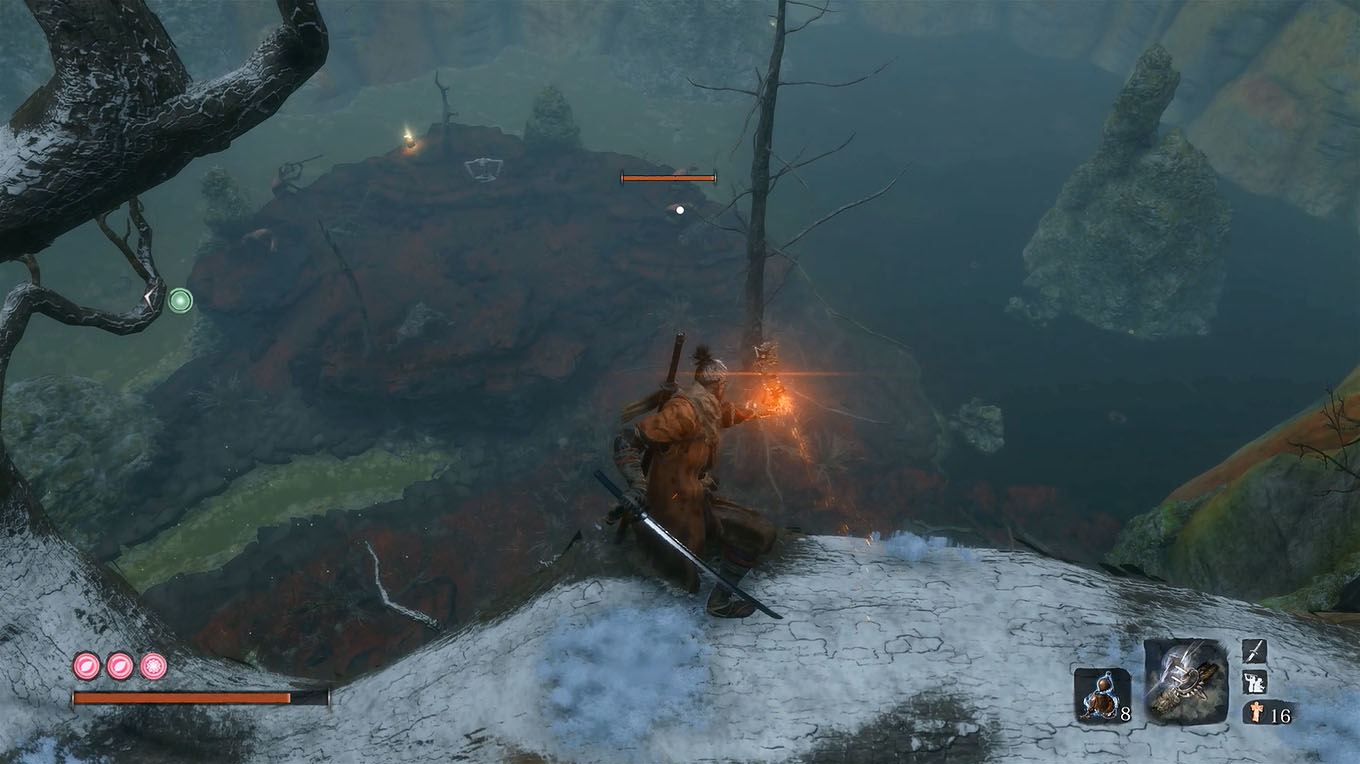Screen dimensions: 1360x764
Task: Click the glowing ember in Wolf's raised hand
Action: 775,393
